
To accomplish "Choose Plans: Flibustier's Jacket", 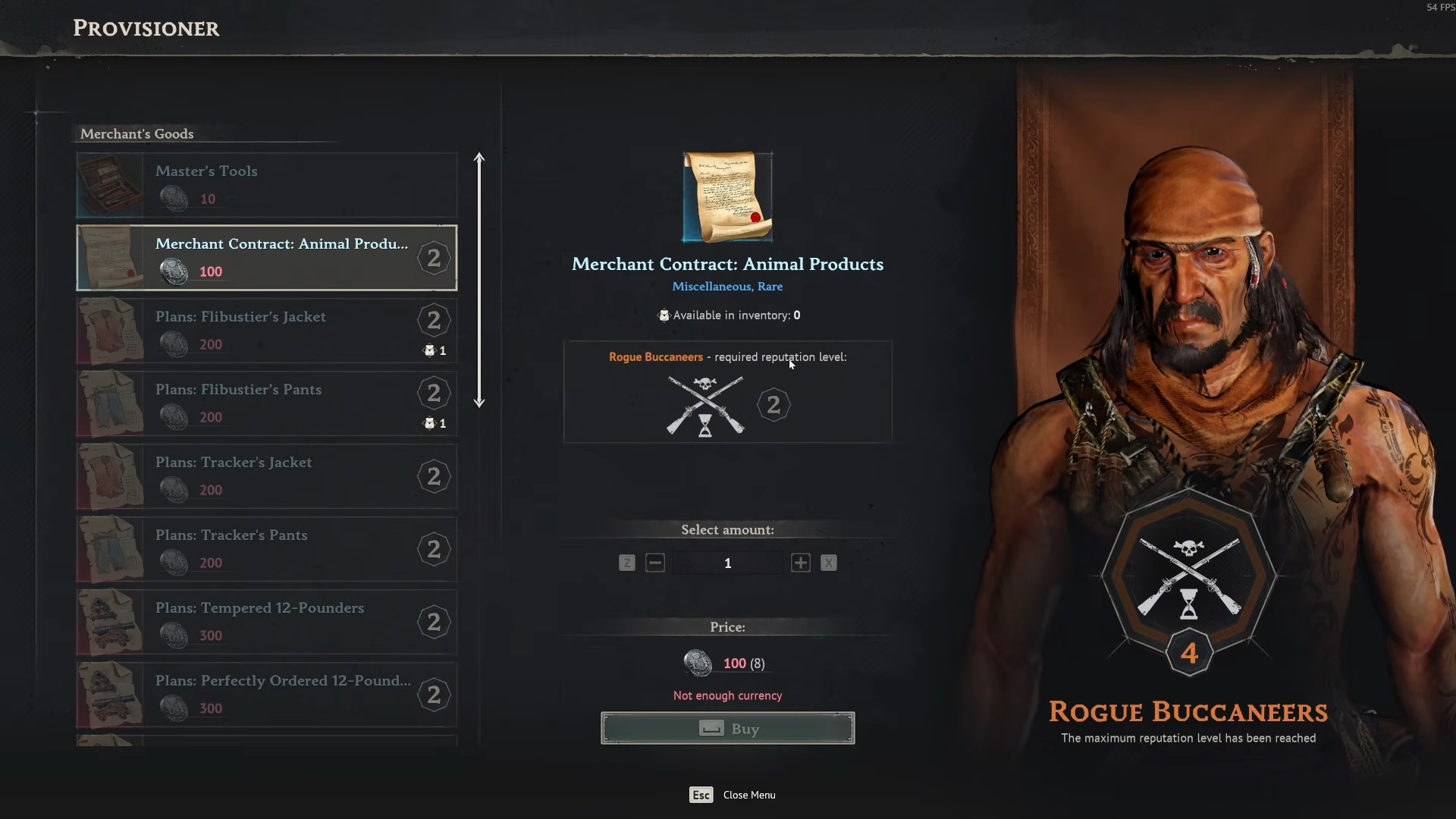I will click(266, 331).
